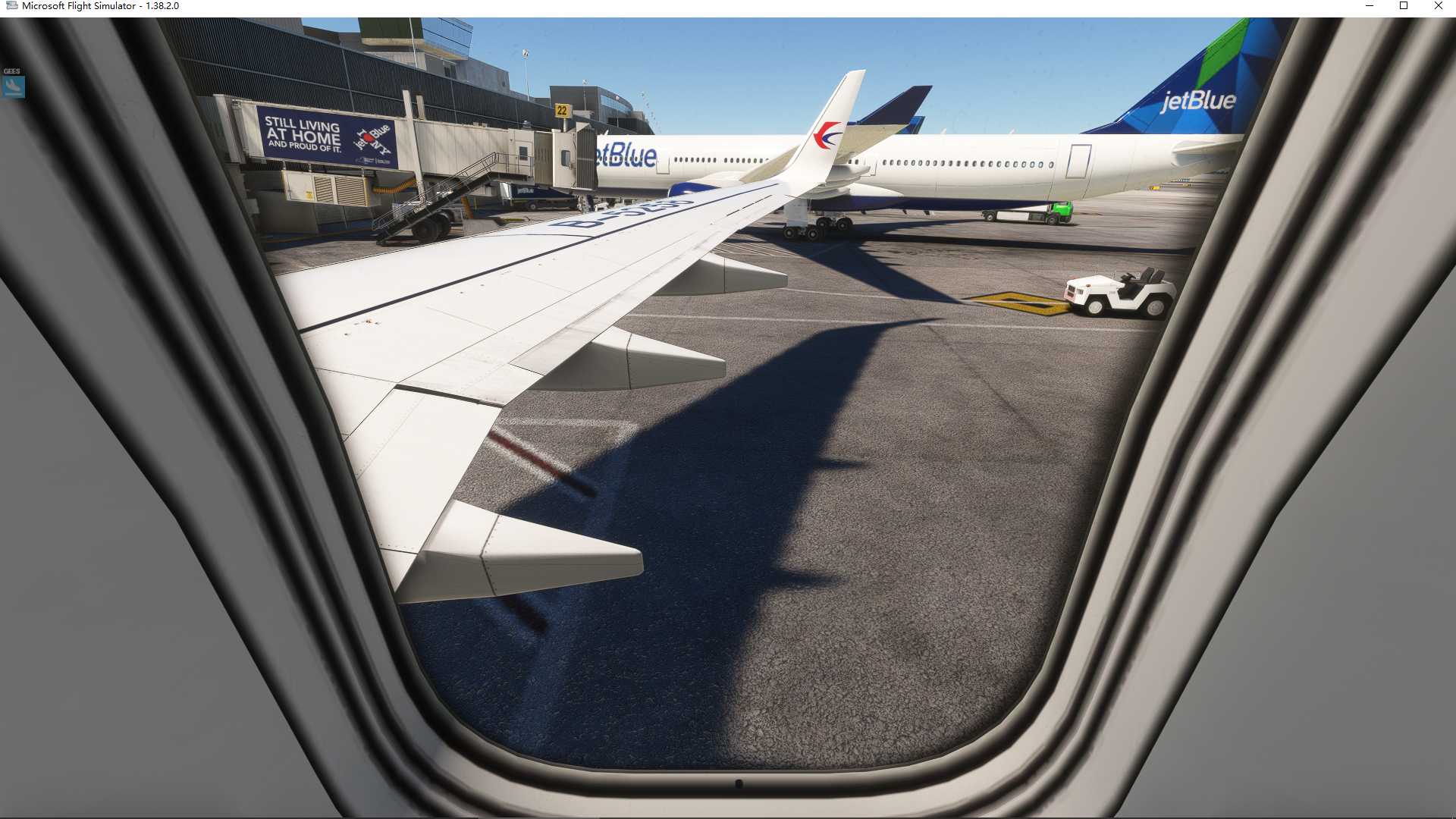Open the GEES panel from the toolbar icon
This screenshot has height=819, width=1456.
point(13,87)
